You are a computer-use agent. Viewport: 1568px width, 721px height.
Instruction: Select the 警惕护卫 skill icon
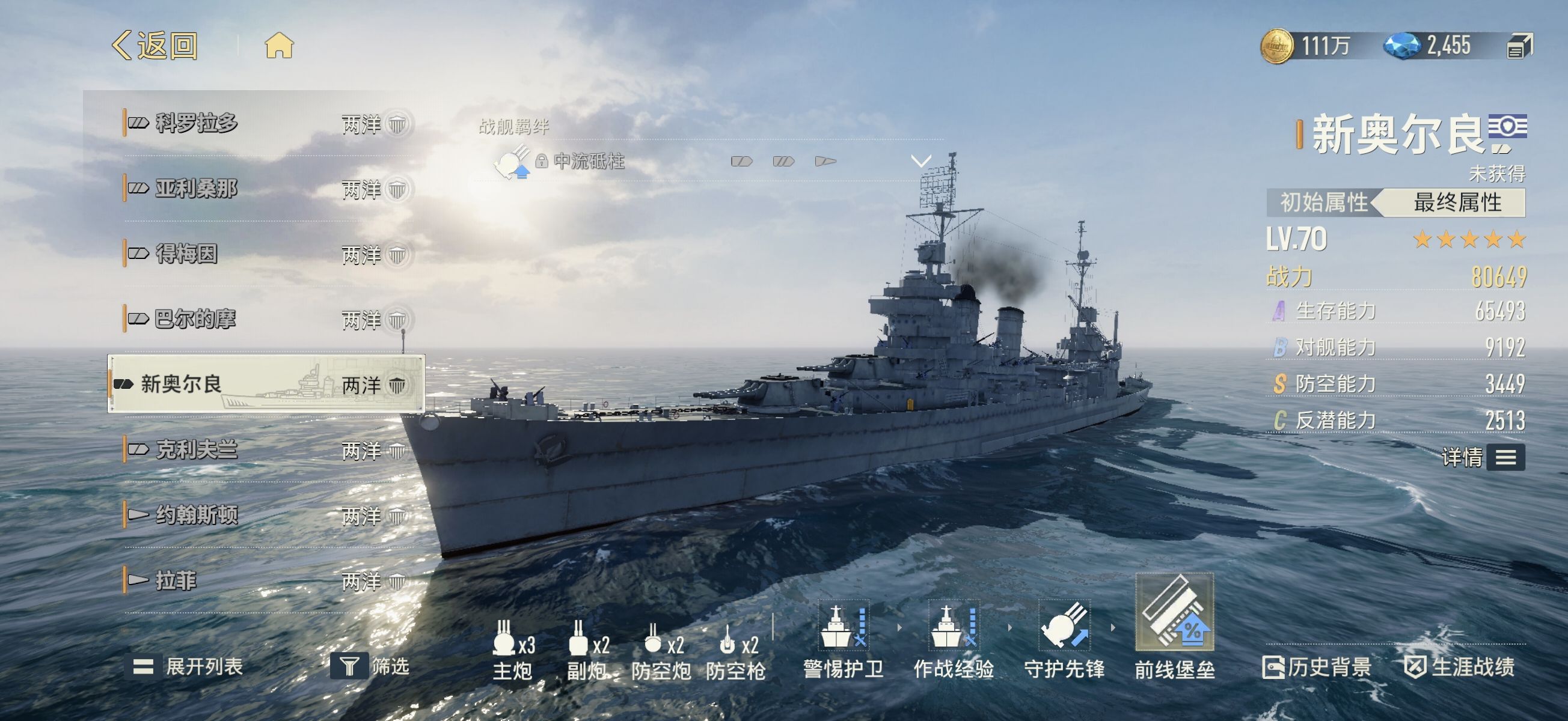click(x=843, y=627)
